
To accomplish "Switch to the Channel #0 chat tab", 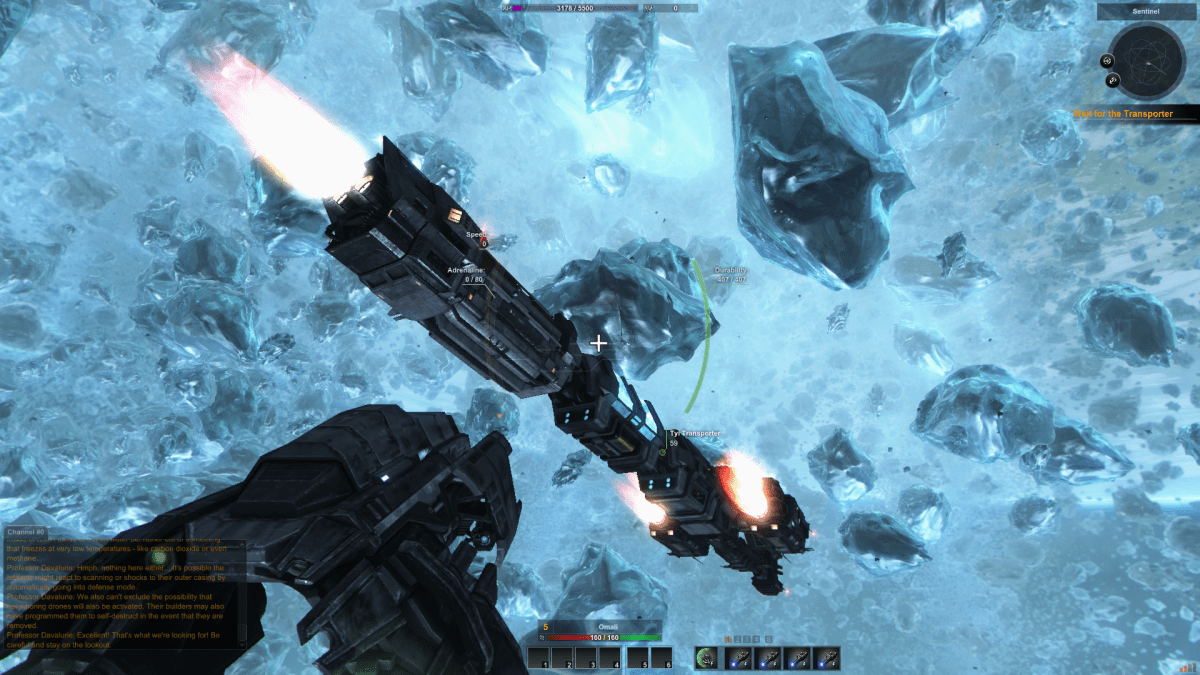I will pyautogui.click(x=26, y=531).
